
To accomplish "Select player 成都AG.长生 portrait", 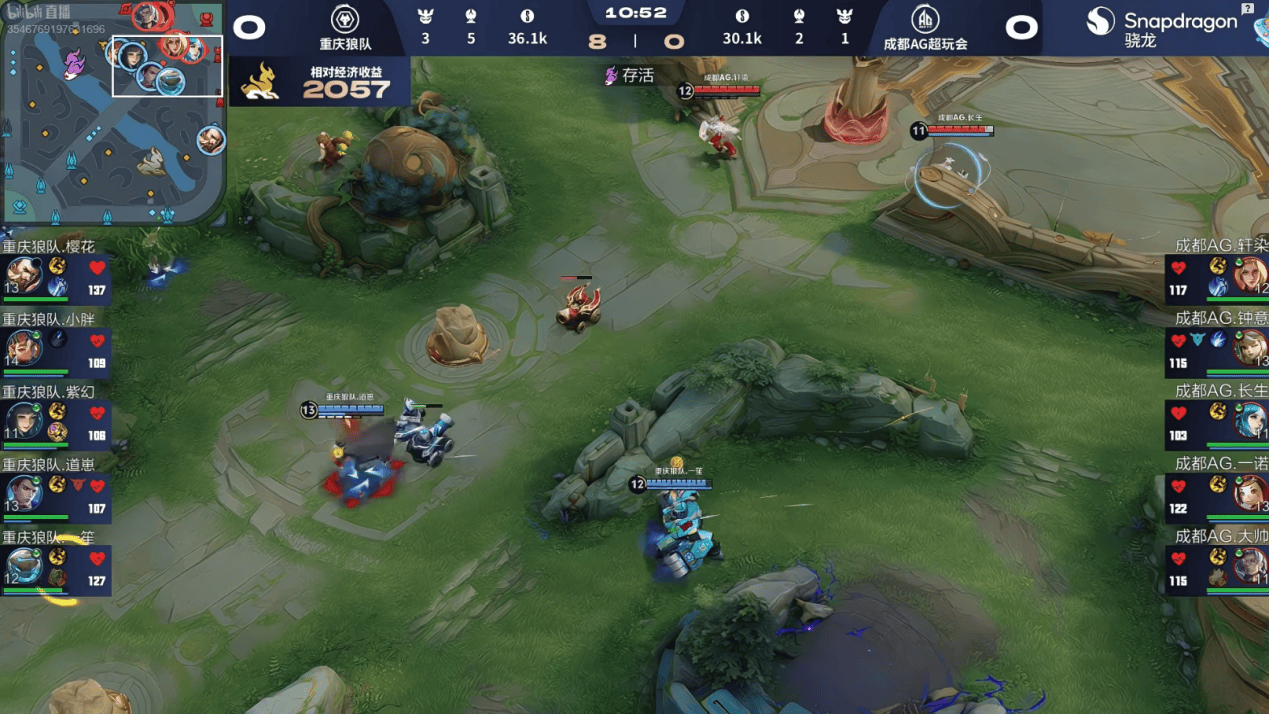I will point(1249,421).
